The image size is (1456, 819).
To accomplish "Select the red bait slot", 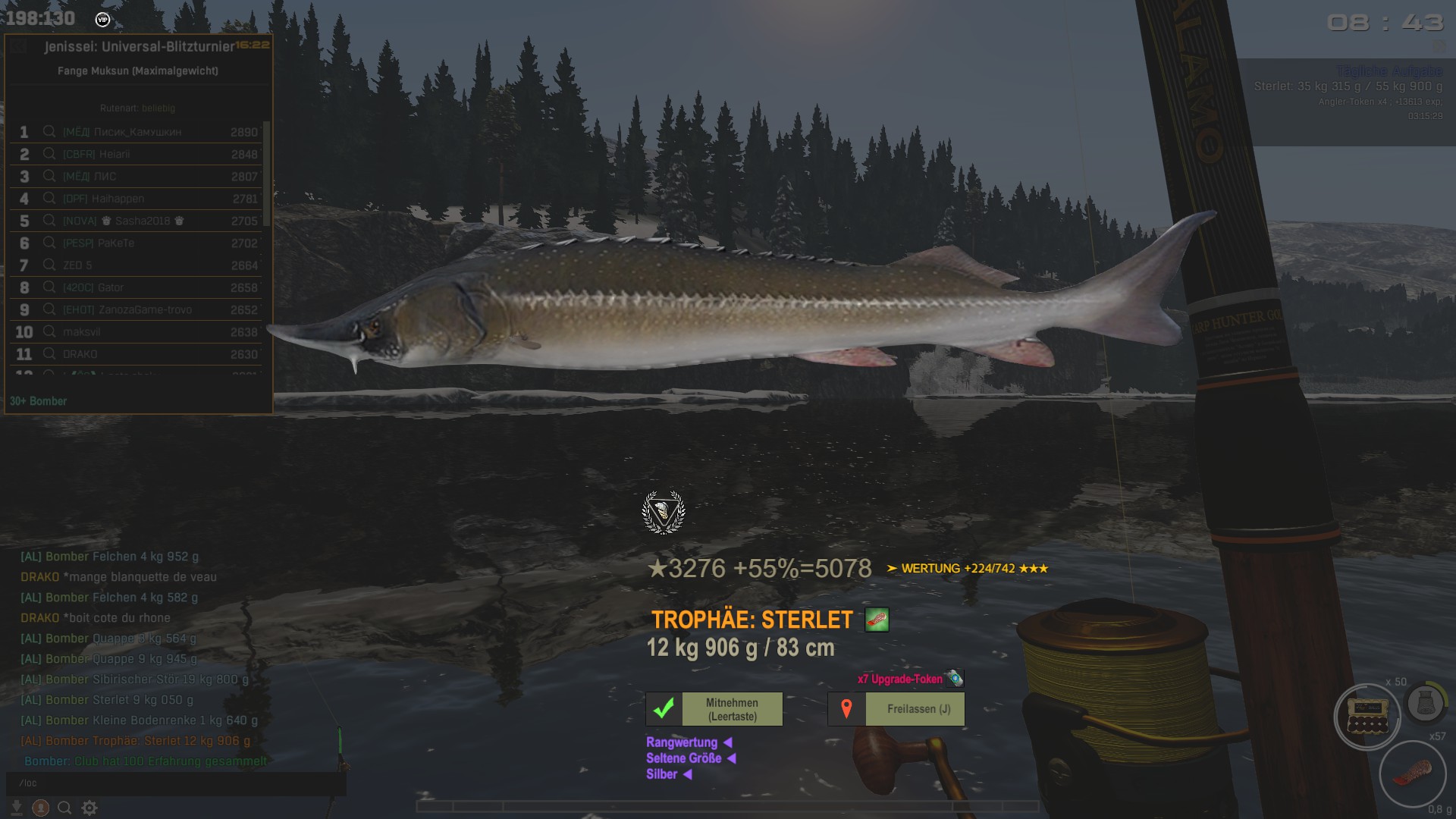I will 1412,775.
